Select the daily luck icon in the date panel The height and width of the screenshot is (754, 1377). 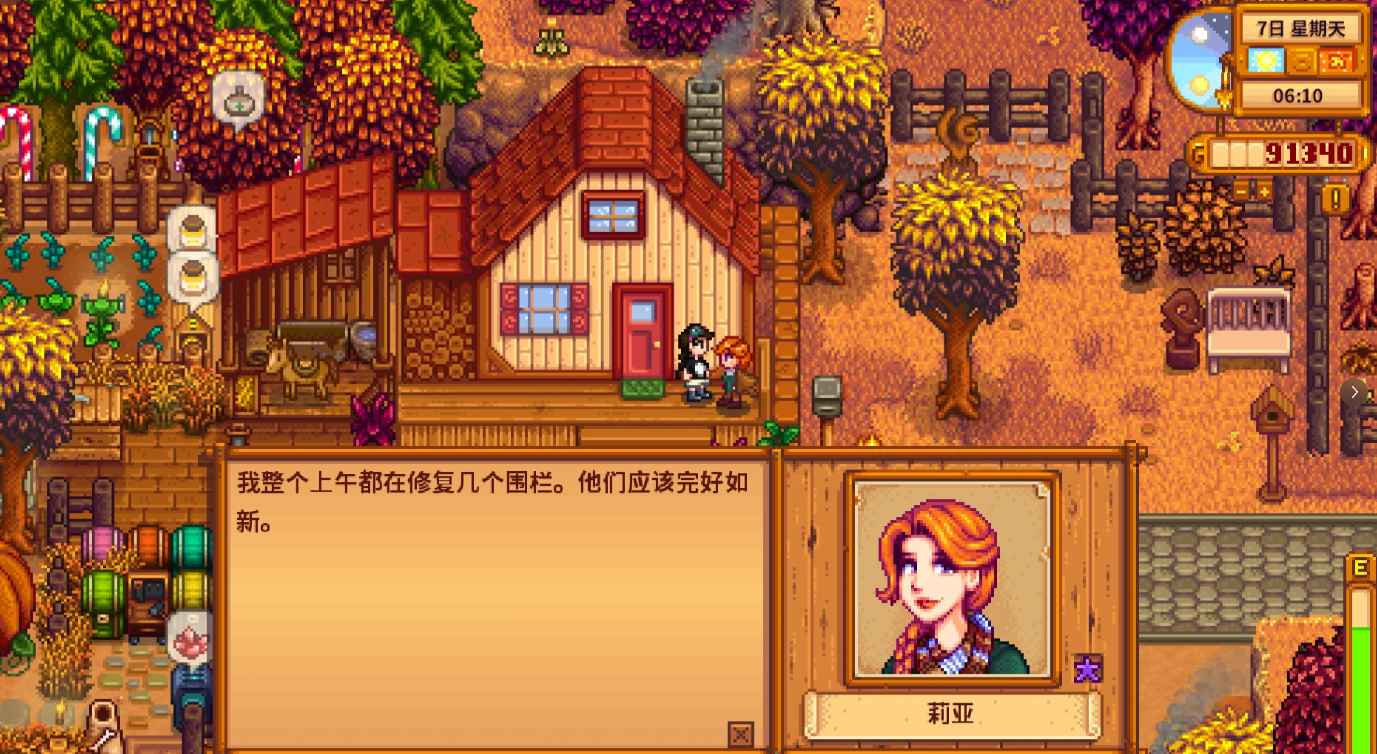[x=1303, y=61]
